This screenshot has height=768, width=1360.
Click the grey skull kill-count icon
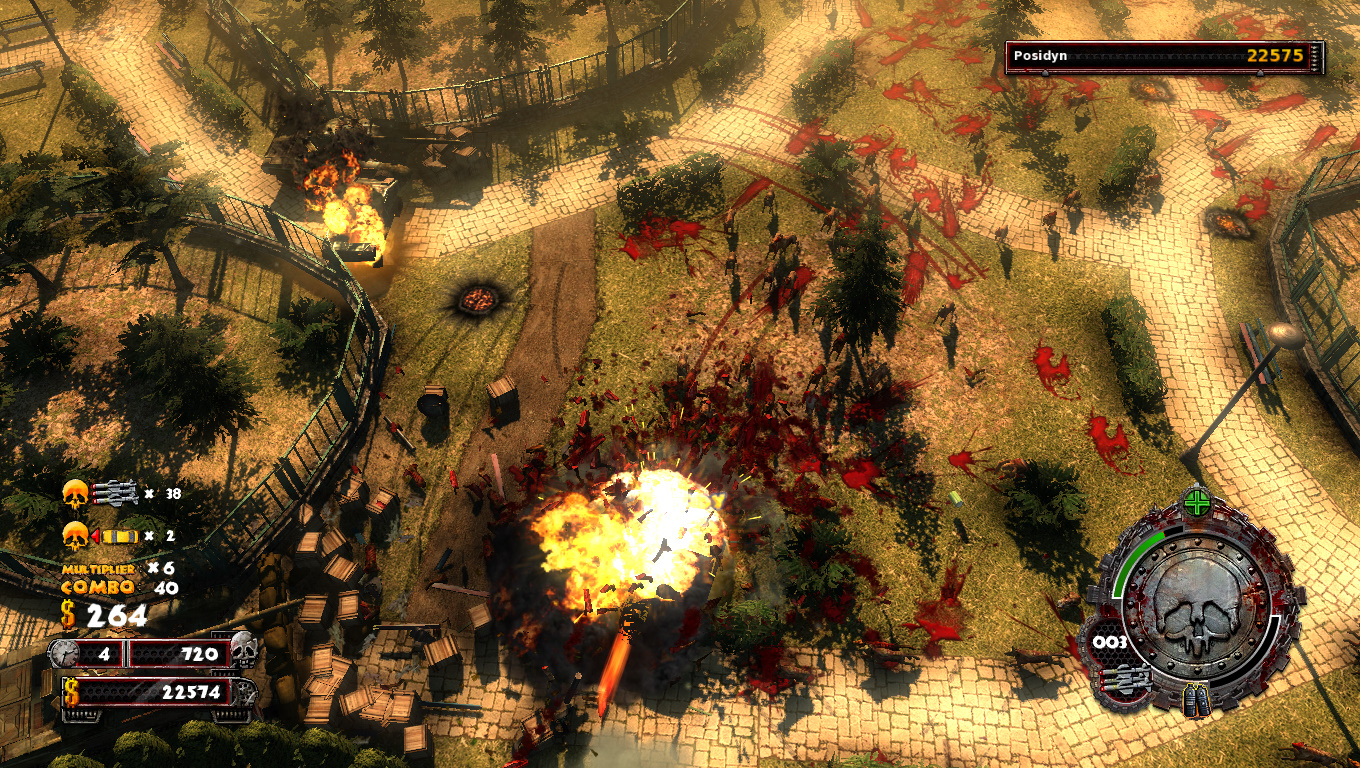[244, 650]
